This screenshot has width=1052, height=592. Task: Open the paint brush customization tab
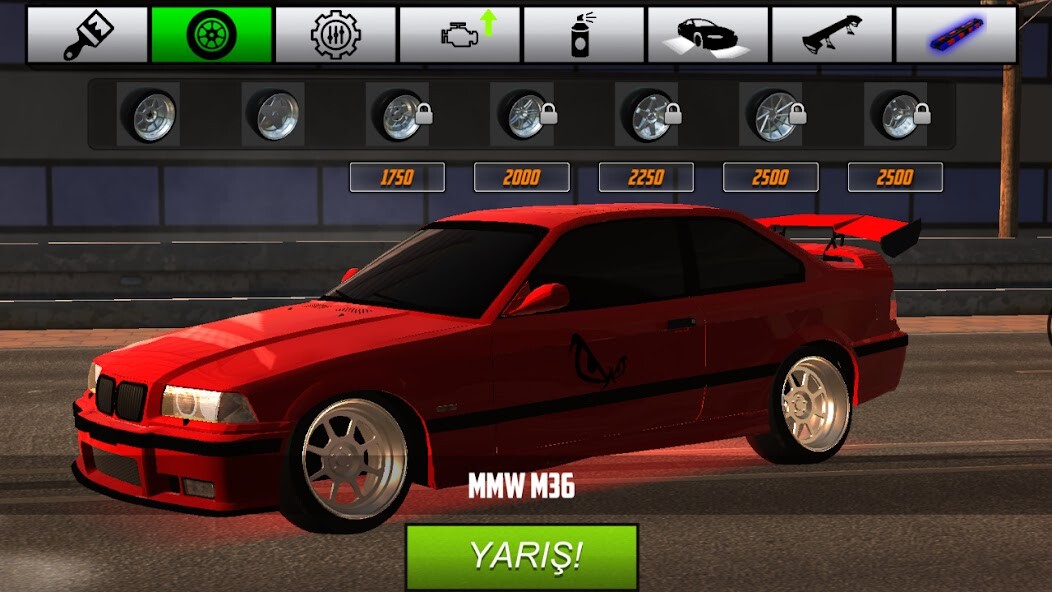click(87, 35)
